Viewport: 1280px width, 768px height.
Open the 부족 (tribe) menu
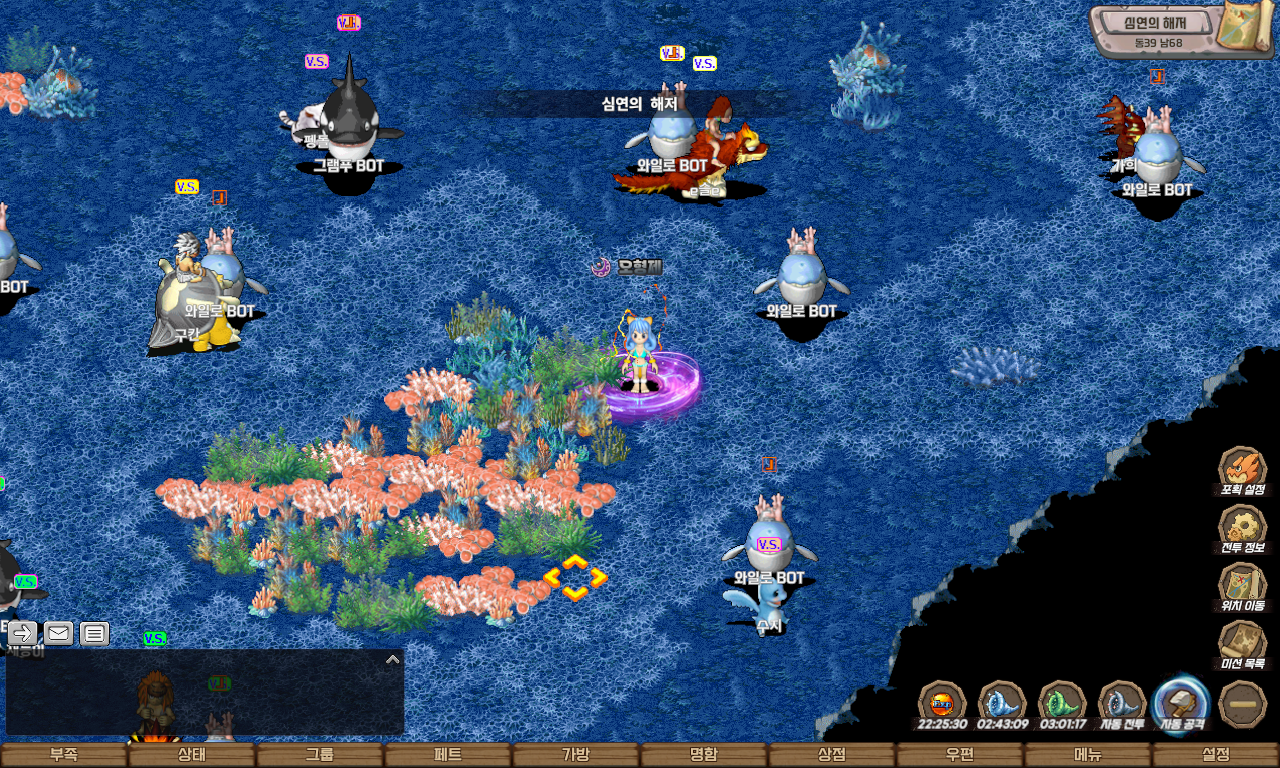pyautogui.click(x=64, y=755)
